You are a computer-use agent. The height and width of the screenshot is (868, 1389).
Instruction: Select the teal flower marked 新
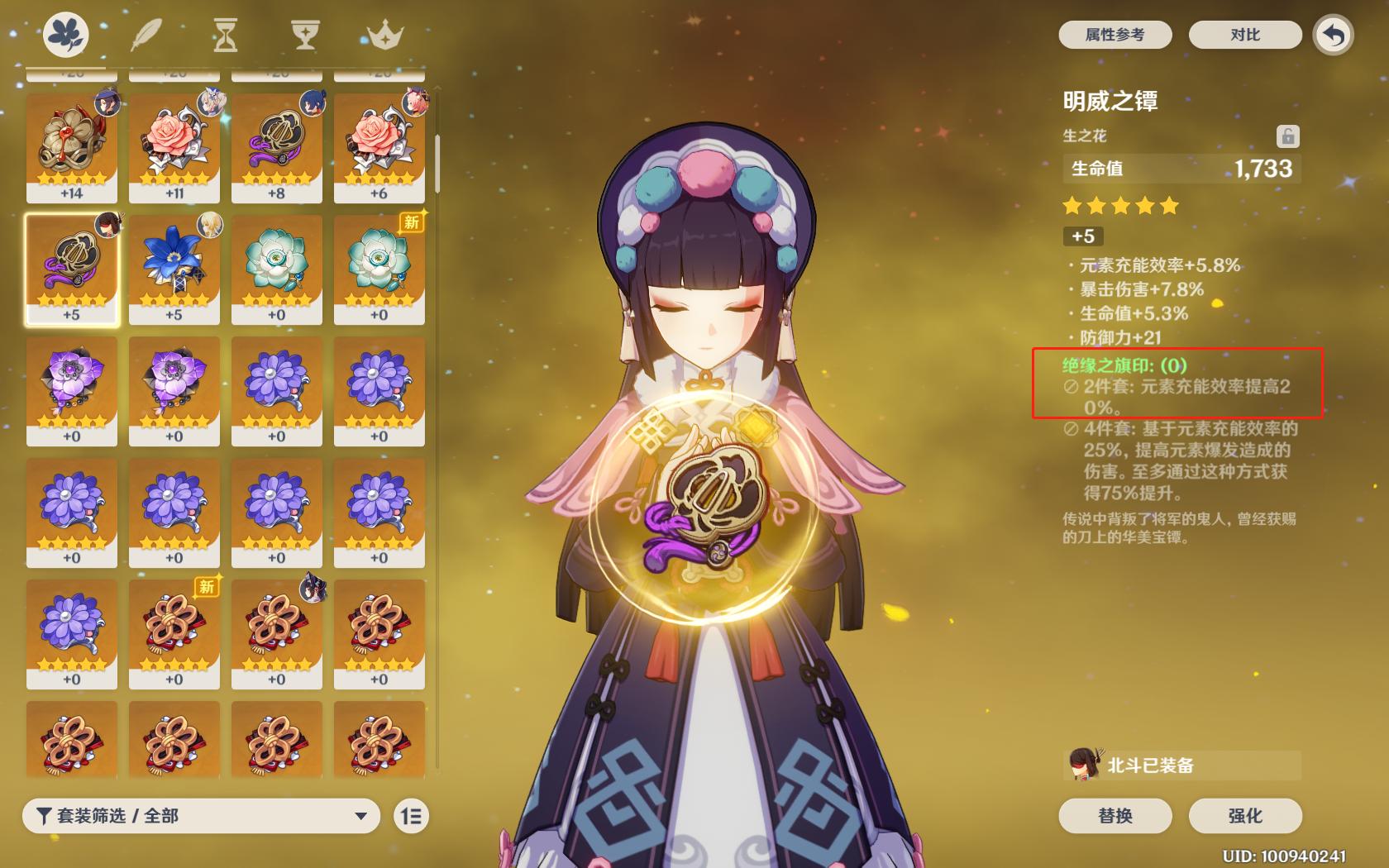pos(379,269)
